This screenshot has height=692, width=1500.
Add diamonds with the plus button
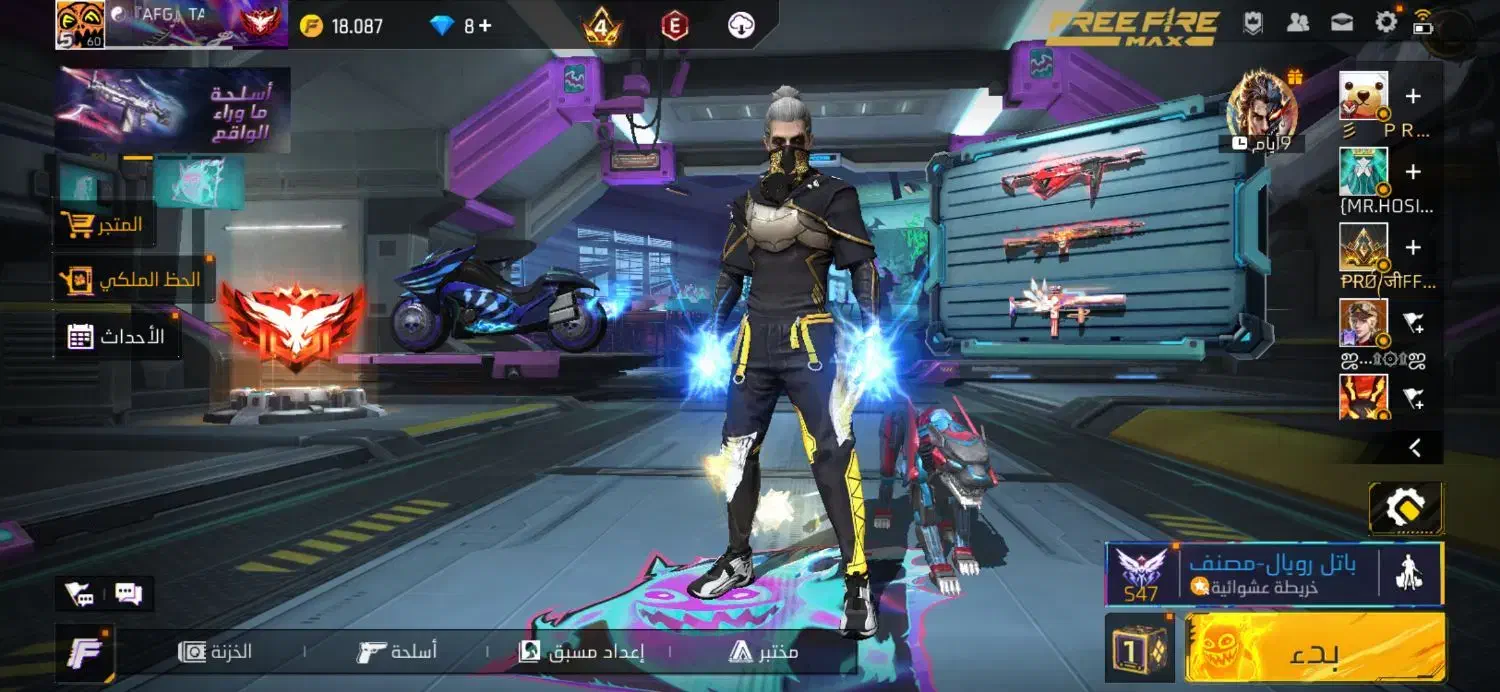click(x=485, y=26)
